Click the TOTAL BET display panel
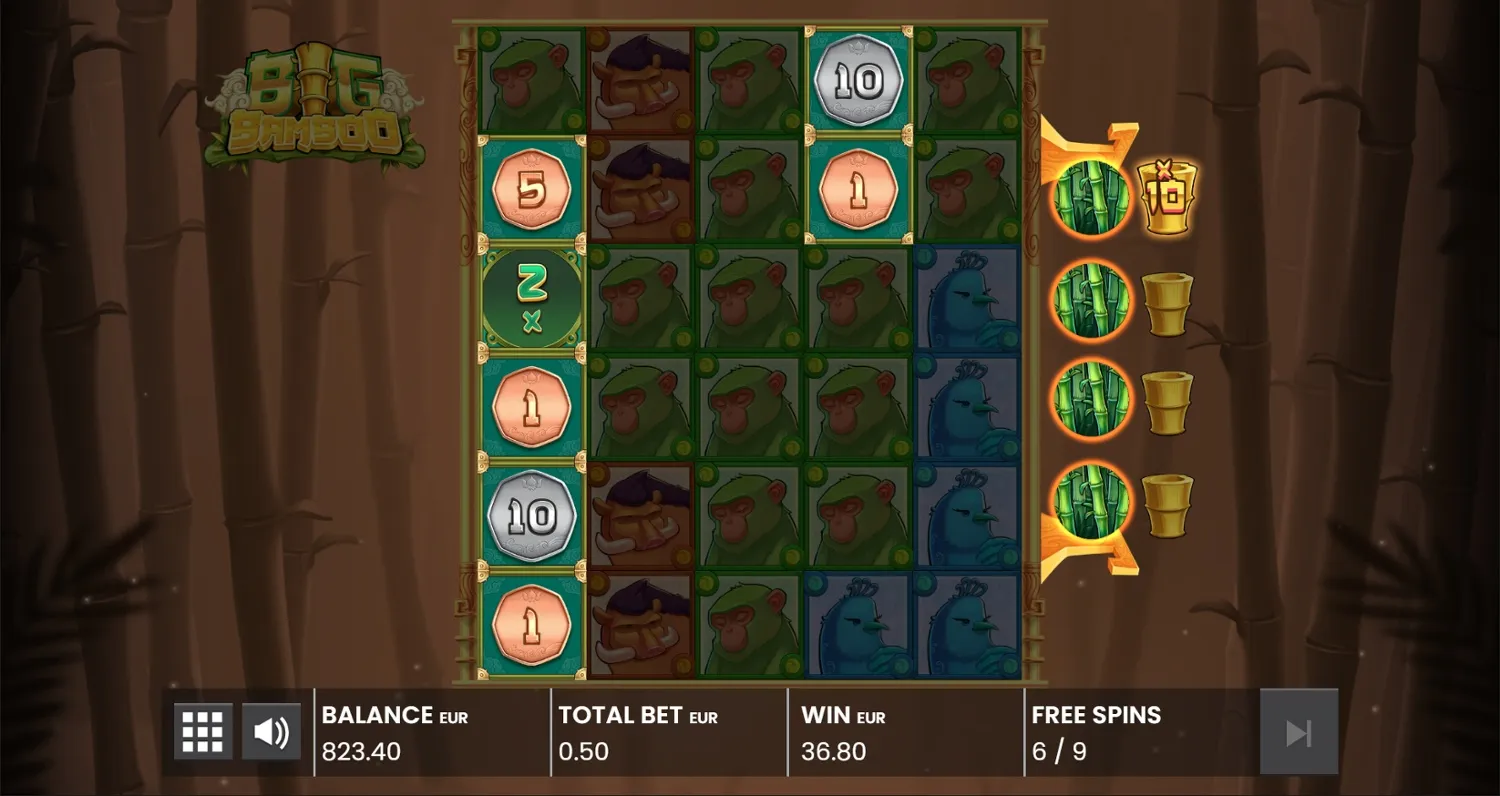1500x796 pixels. point(637,732)
